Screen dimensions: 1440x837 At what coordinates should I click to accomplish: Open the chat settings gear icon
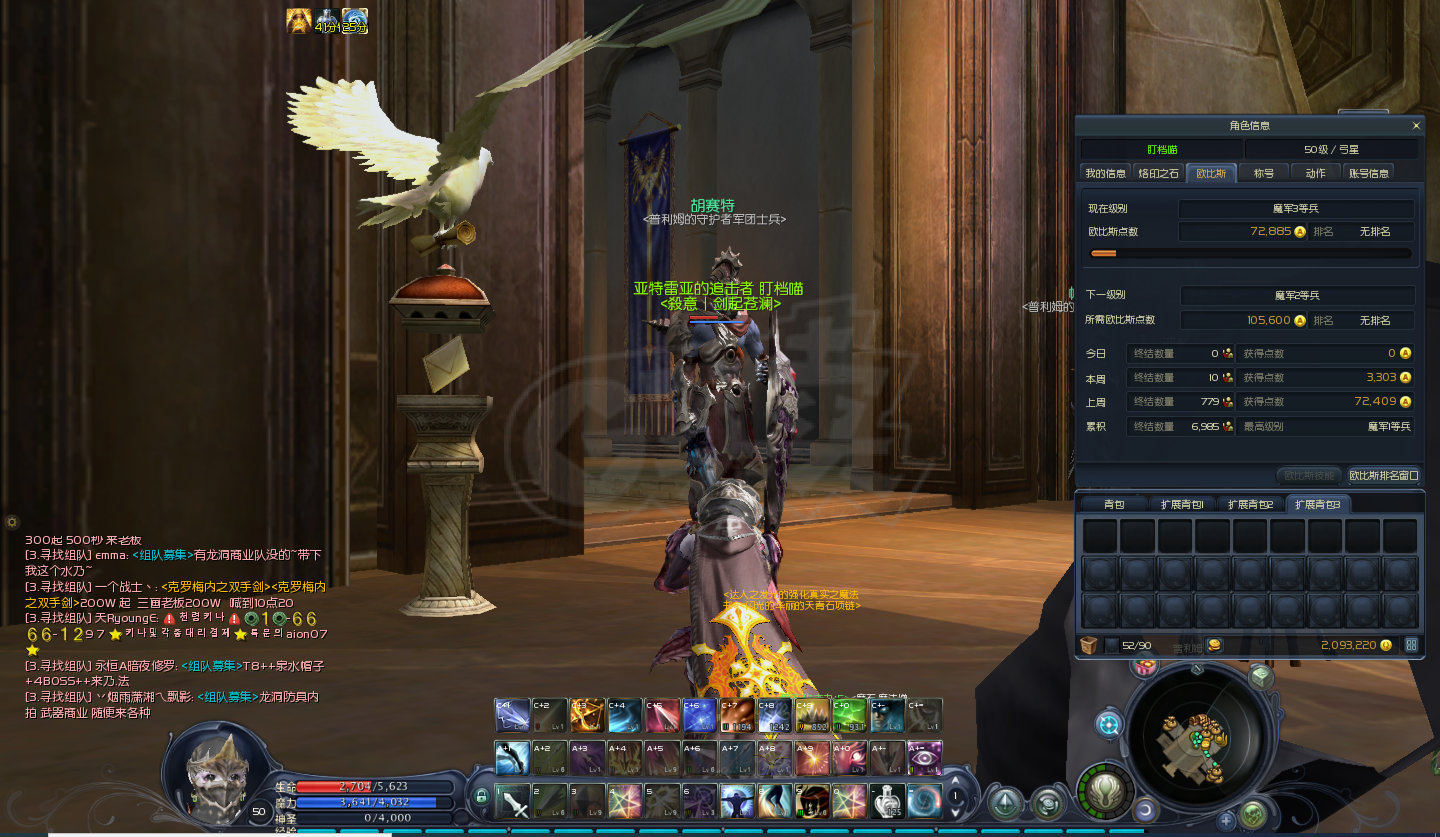(12, 522)
